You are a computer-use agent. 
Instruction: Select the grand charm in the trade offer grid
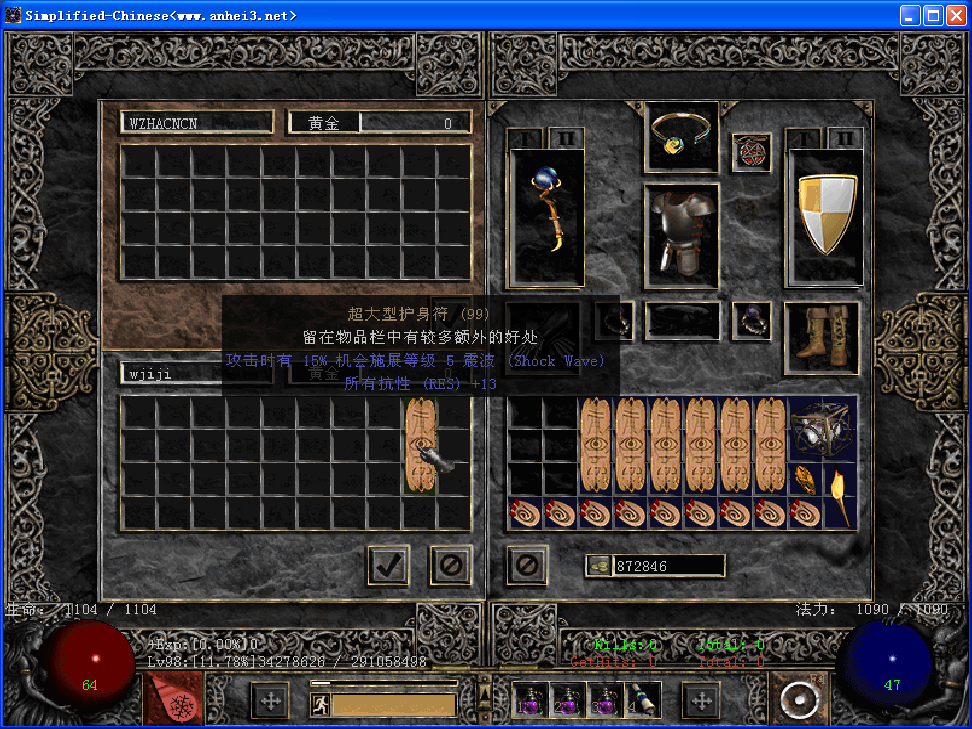(x=421, y=445)
